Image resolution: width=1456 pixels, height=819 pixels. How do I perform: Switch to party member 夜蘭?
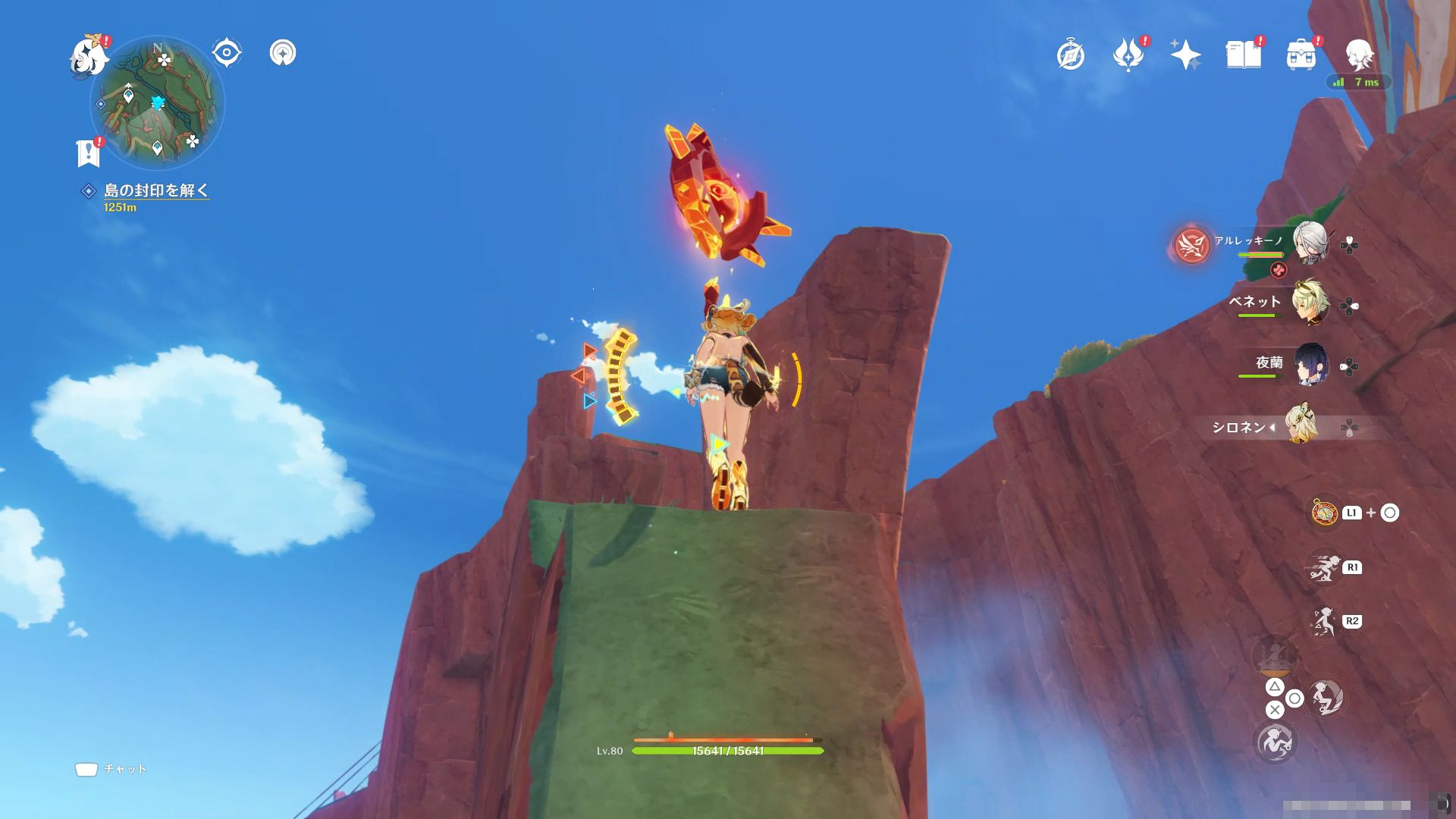[x=1310, y=366]
